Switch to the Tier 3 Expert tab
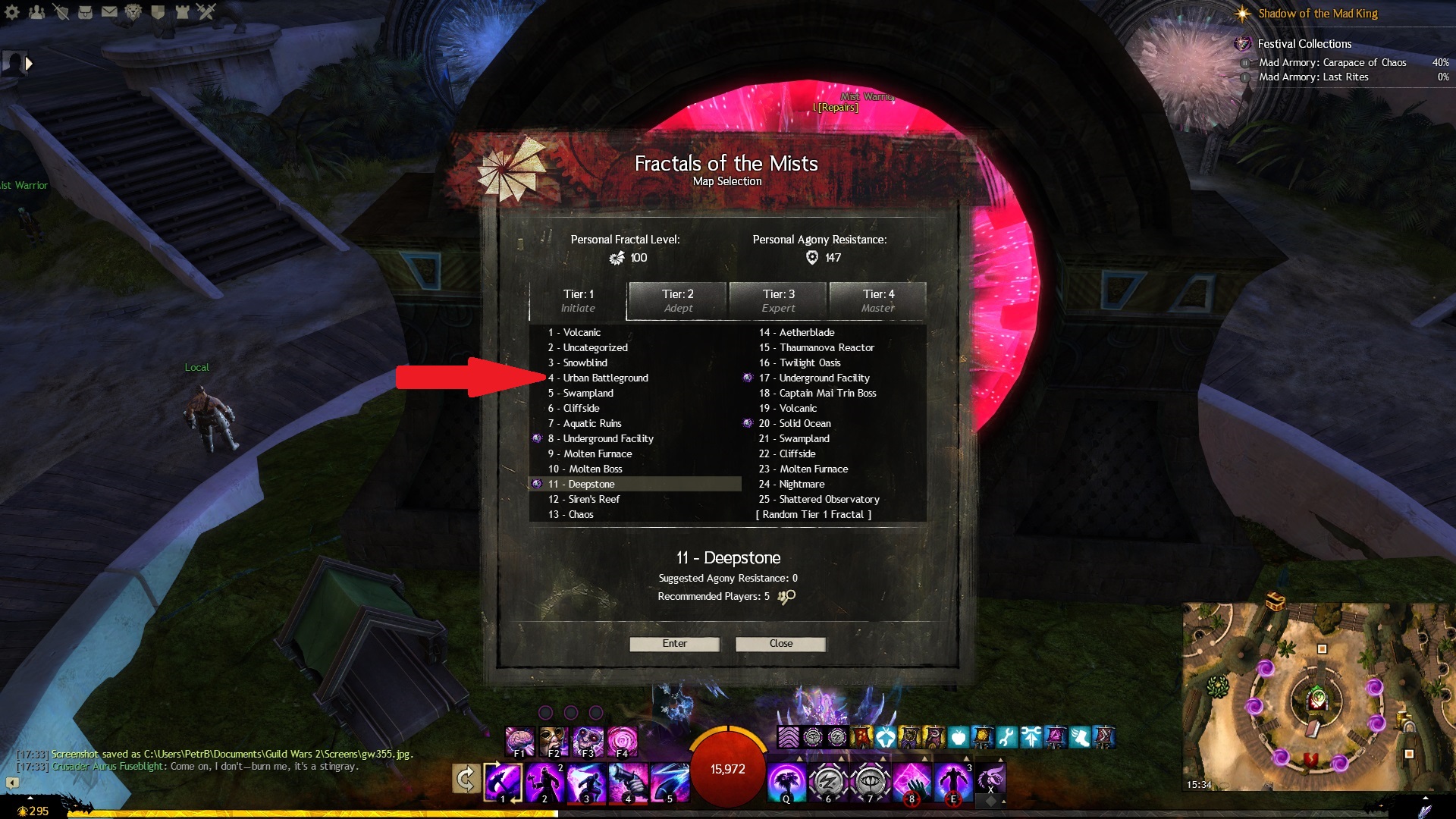 pos(778,301)
